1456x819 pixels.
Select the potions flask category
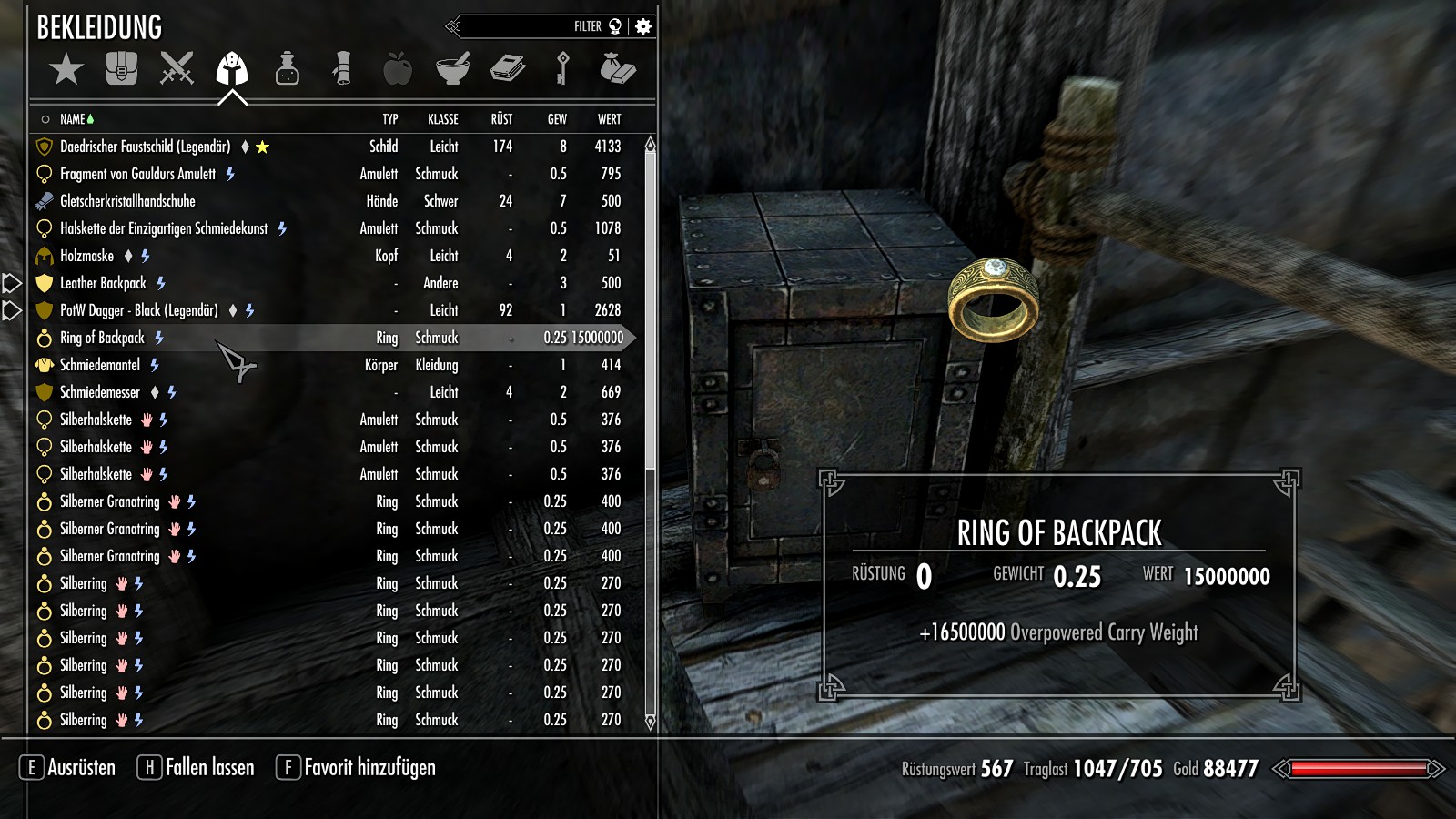(288, 69)
